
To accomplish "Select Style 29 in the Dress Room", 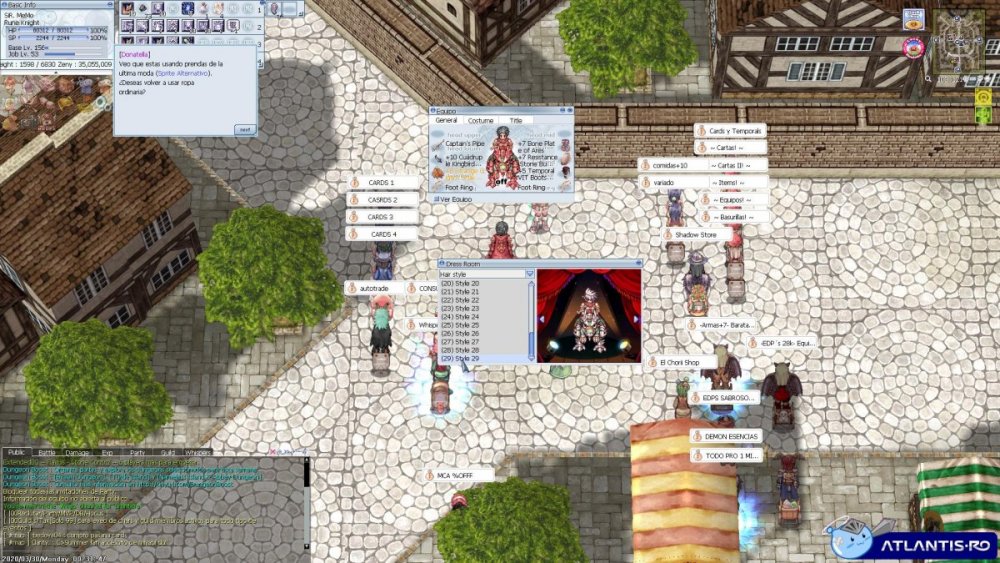I will 460,358.
